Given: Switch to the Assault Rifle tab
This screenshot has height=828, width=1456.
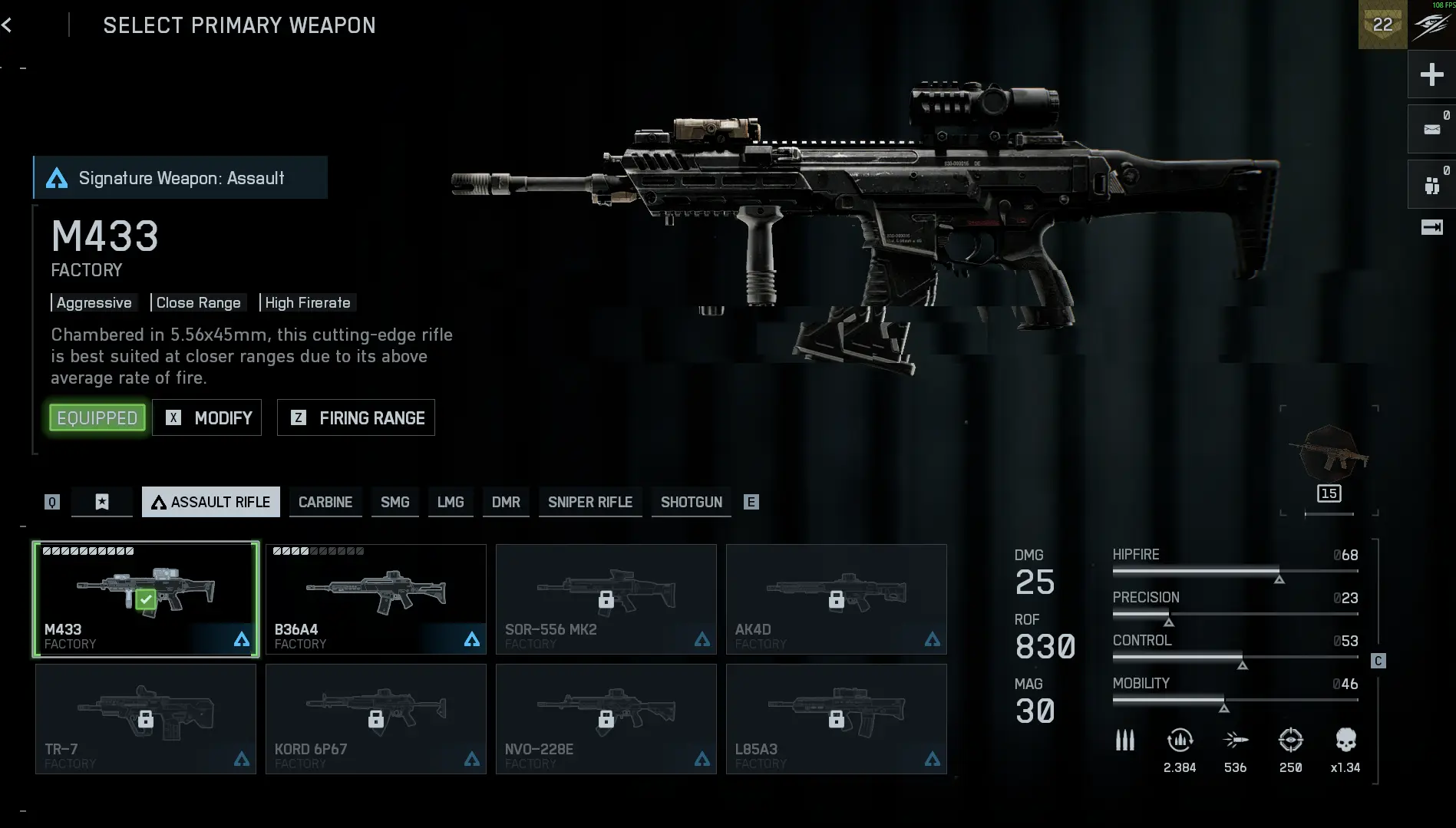Looking at the screenshot, I should click(x=211, y=502).
